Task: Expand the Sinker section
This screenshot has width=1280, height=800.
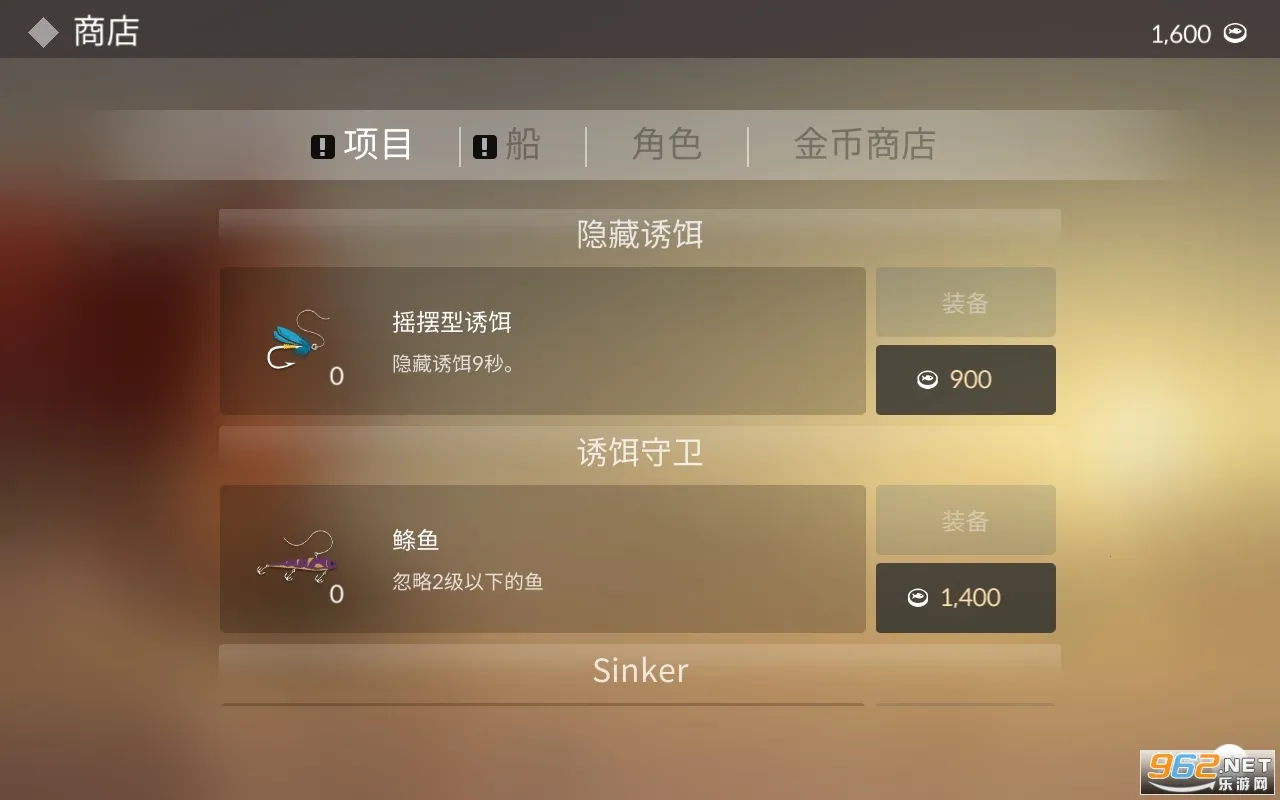Action: pyautogui.click(x=640, y=670)
